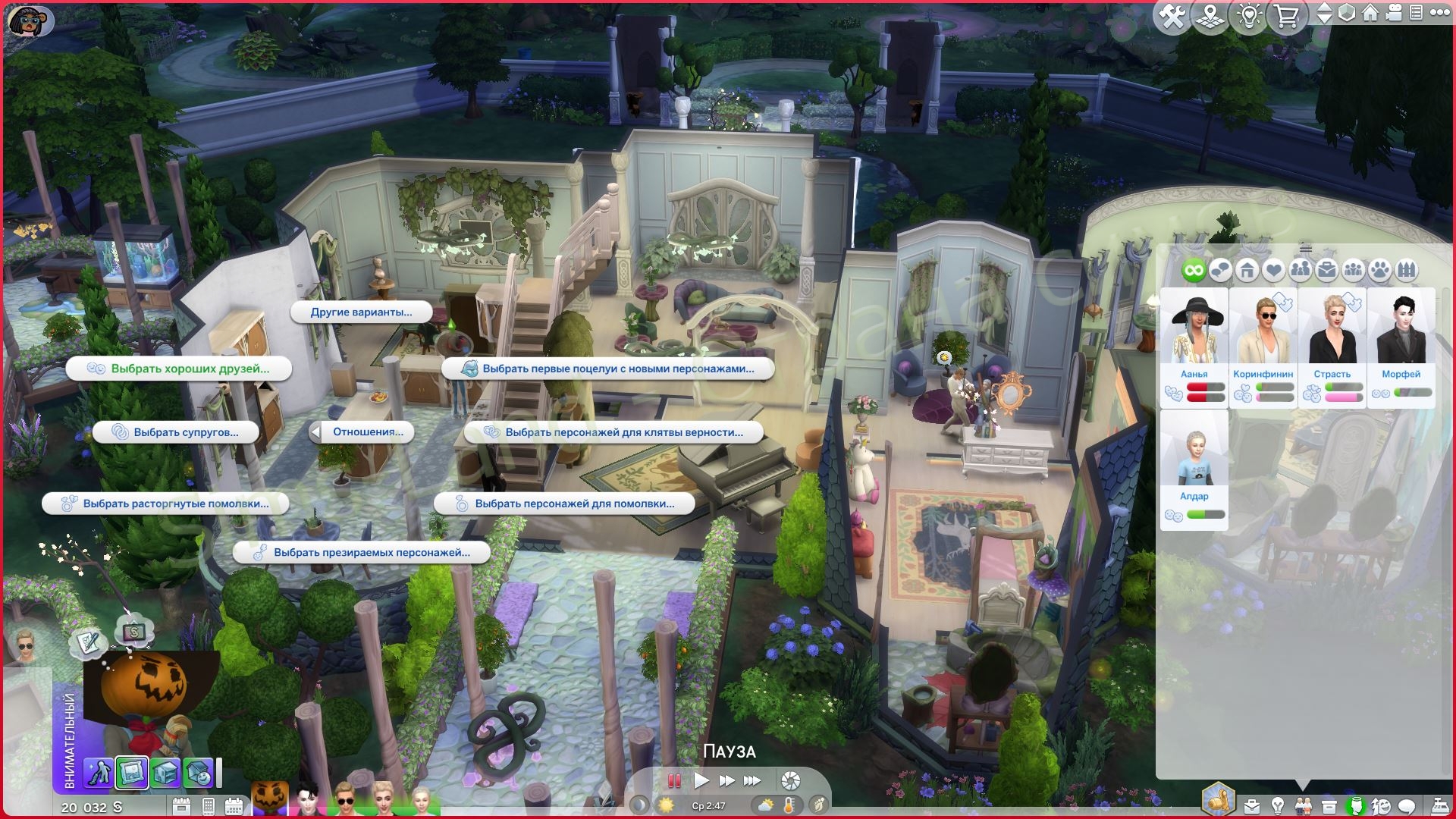Viewport: 1456px width, 819px height.
Task: Open Аанья's relationship card
Action: click(x=1194, y=334)
